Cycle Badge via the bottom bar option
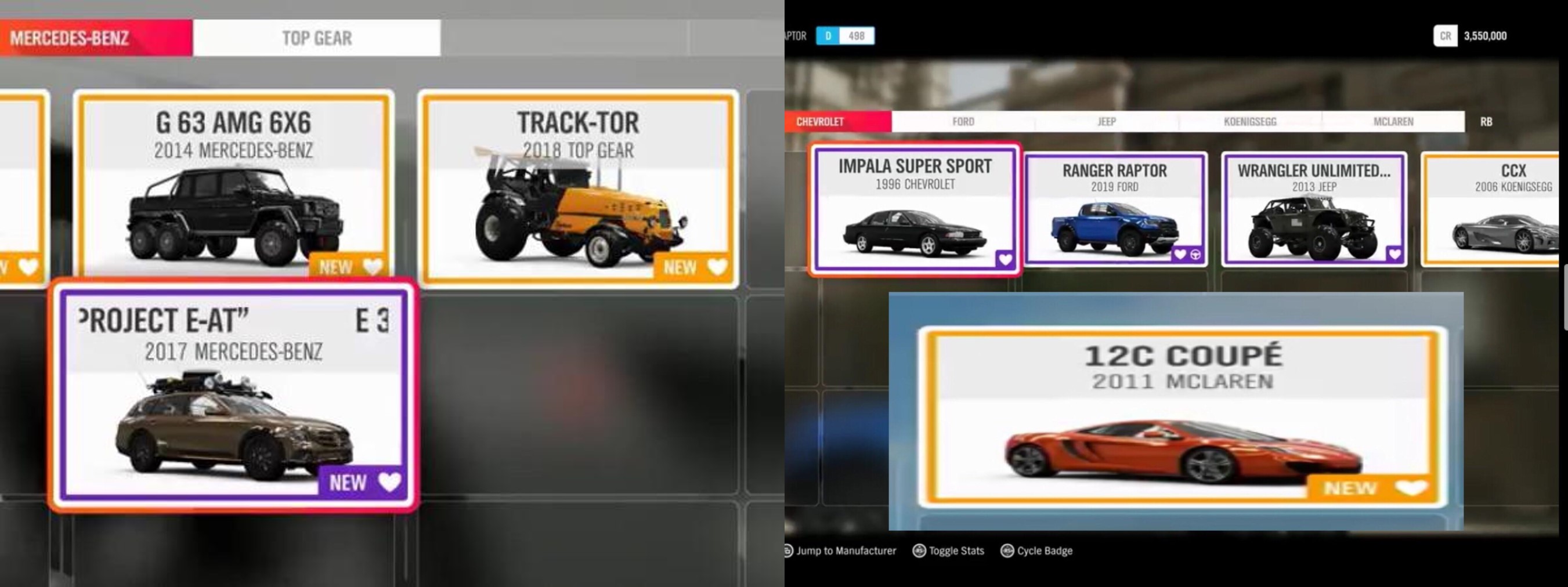The image size is (1568, 587). tap(1035, 550)
